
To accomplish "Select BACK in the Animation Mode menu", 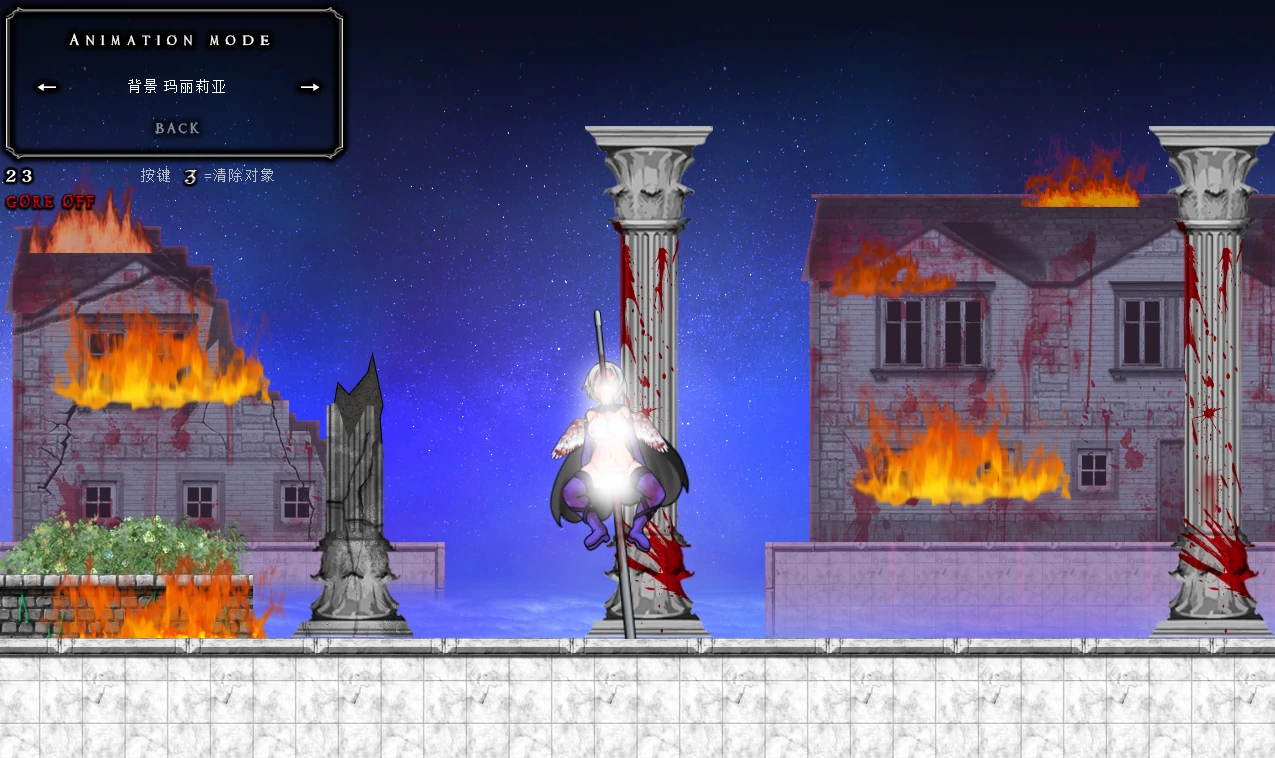I will [177, 128].
